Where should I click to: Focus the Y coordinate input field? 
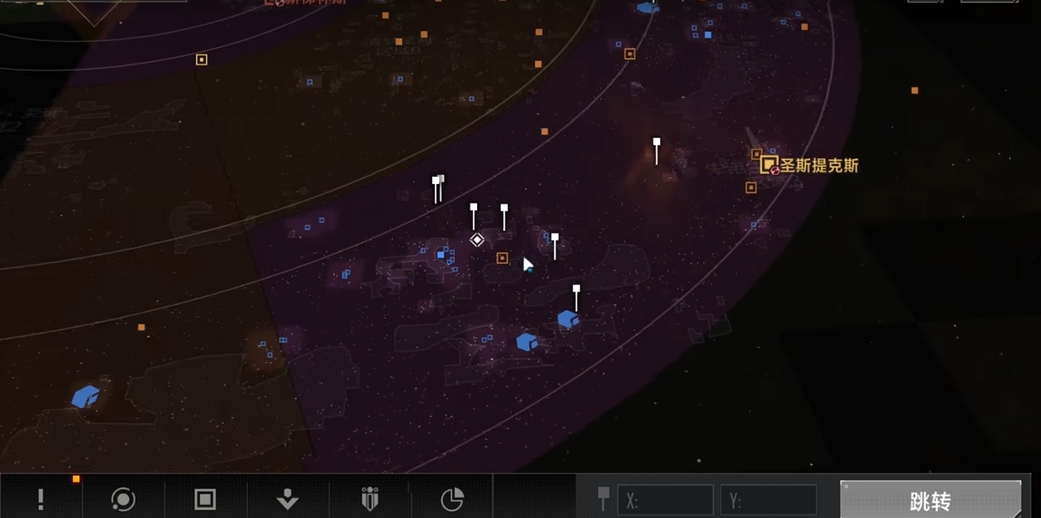pyautogui.click(x=768, y=500)
